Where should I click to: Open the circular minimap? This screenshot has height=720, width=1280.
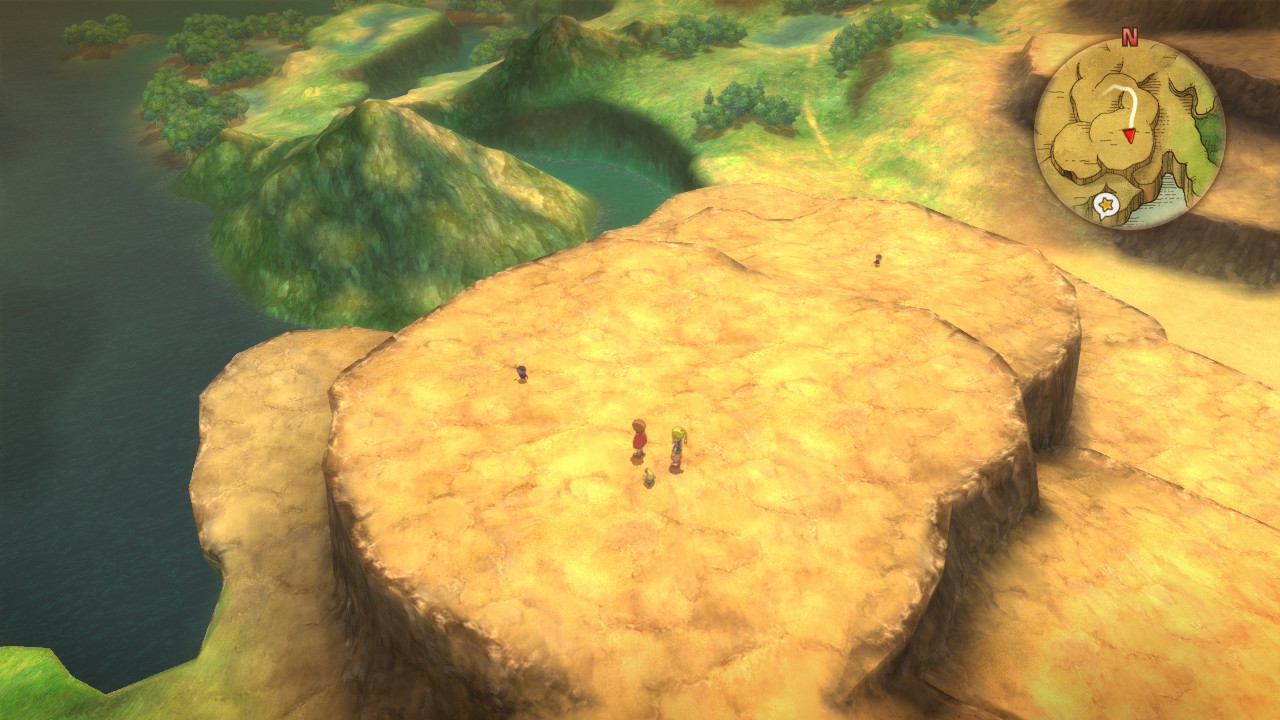[1129, 134]
